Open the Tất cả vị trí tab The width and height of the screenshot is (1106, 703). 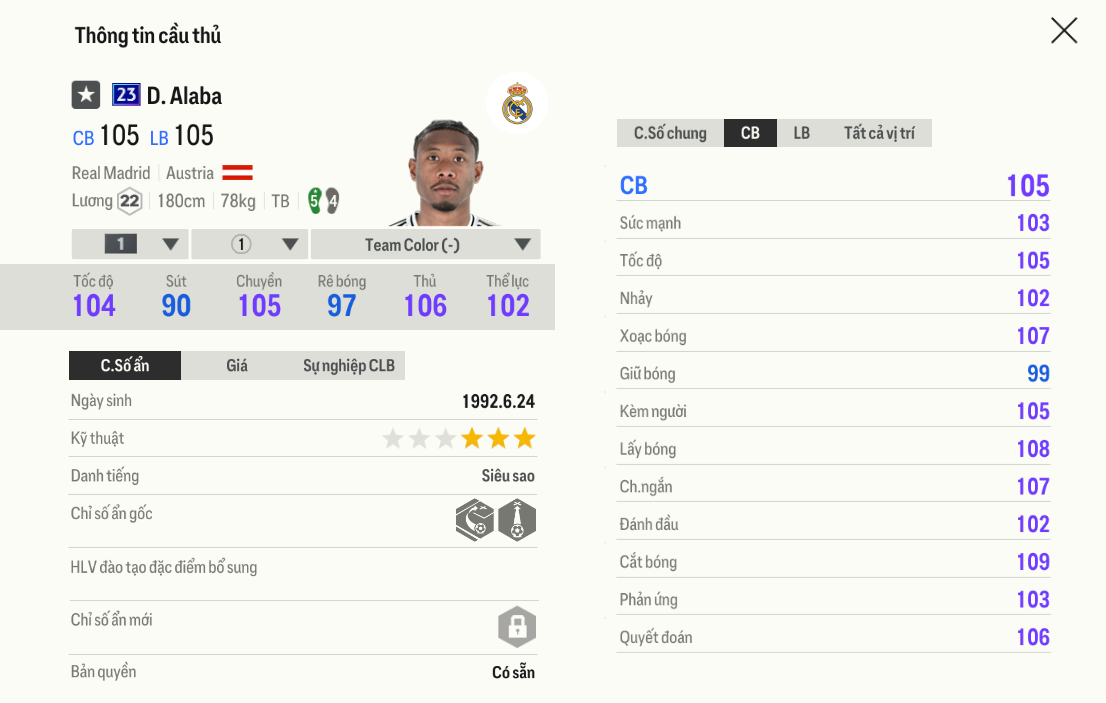point(879,133)
